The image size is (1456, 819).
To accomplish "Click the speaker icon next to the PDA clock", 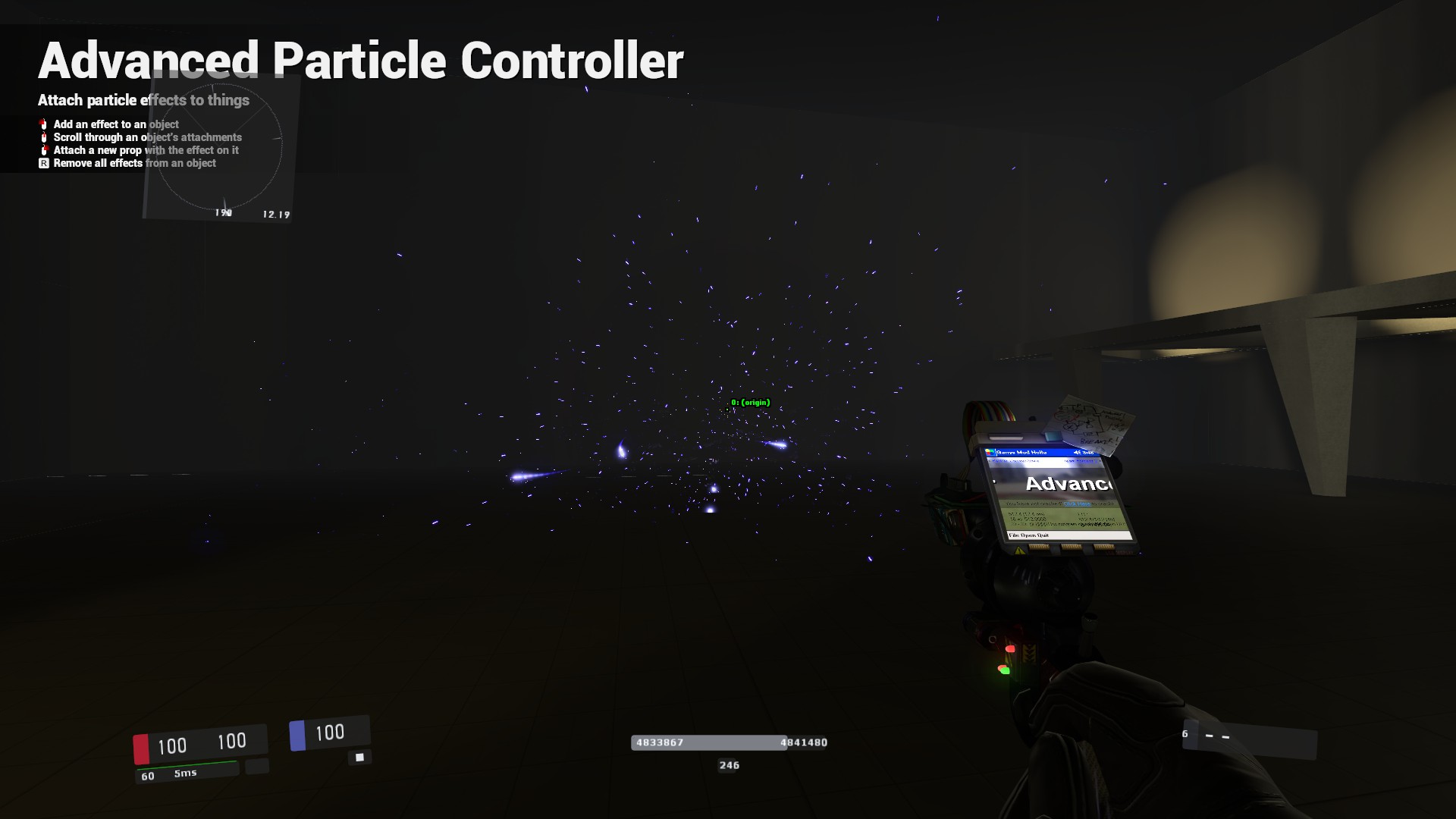I will click(x=1078, y=453).
